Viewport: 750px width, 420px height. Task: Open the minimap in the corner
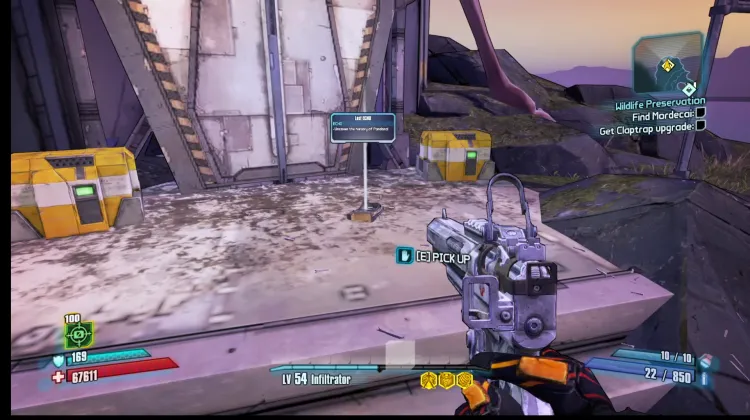tap(666, 64)
